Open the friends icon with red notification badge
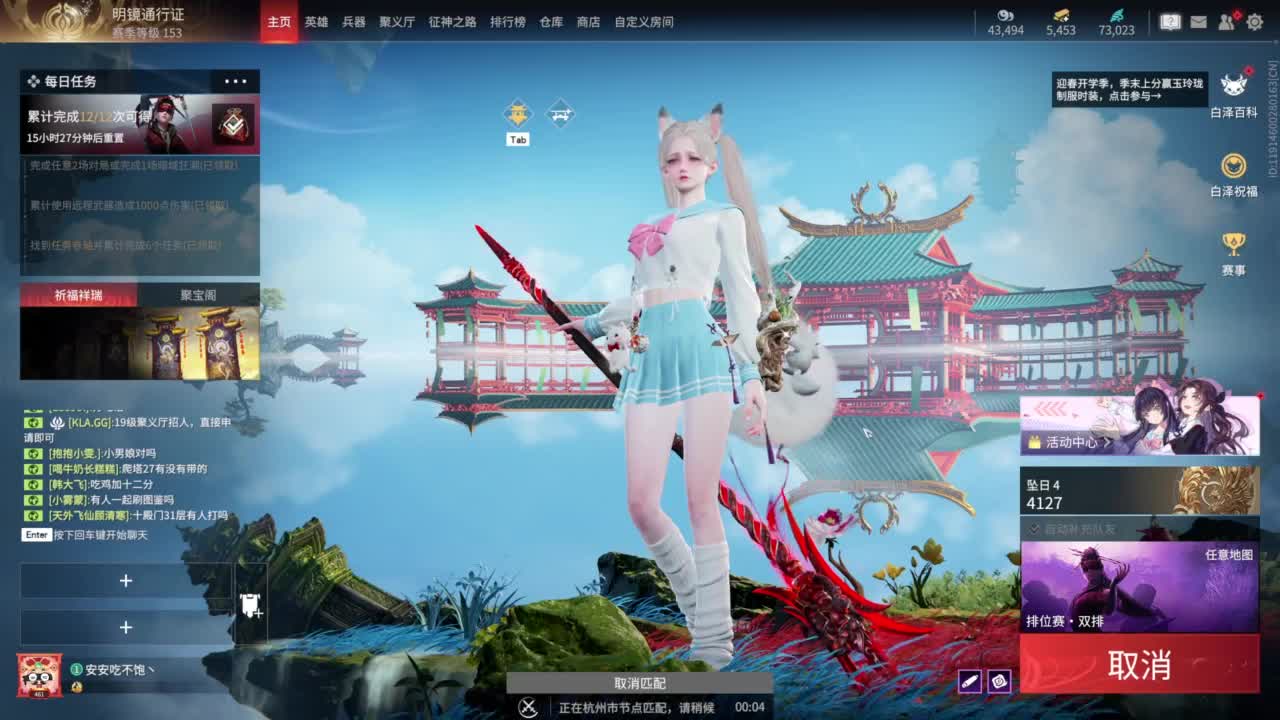Viewport: 1280px width, 720px height. 1226,20
